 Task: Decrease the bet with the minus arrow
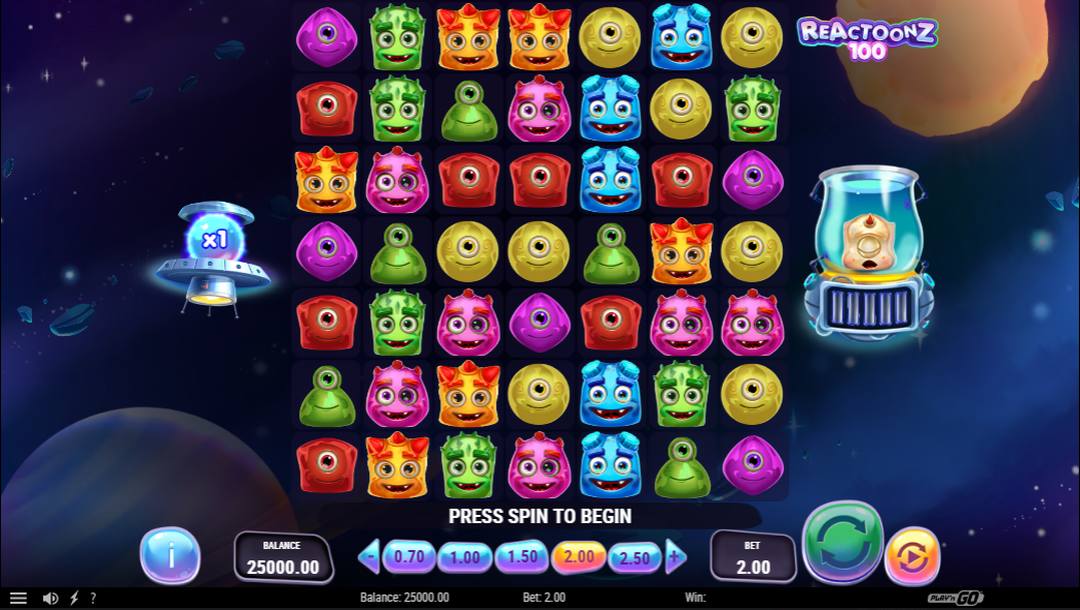click(x=368, y=556)
